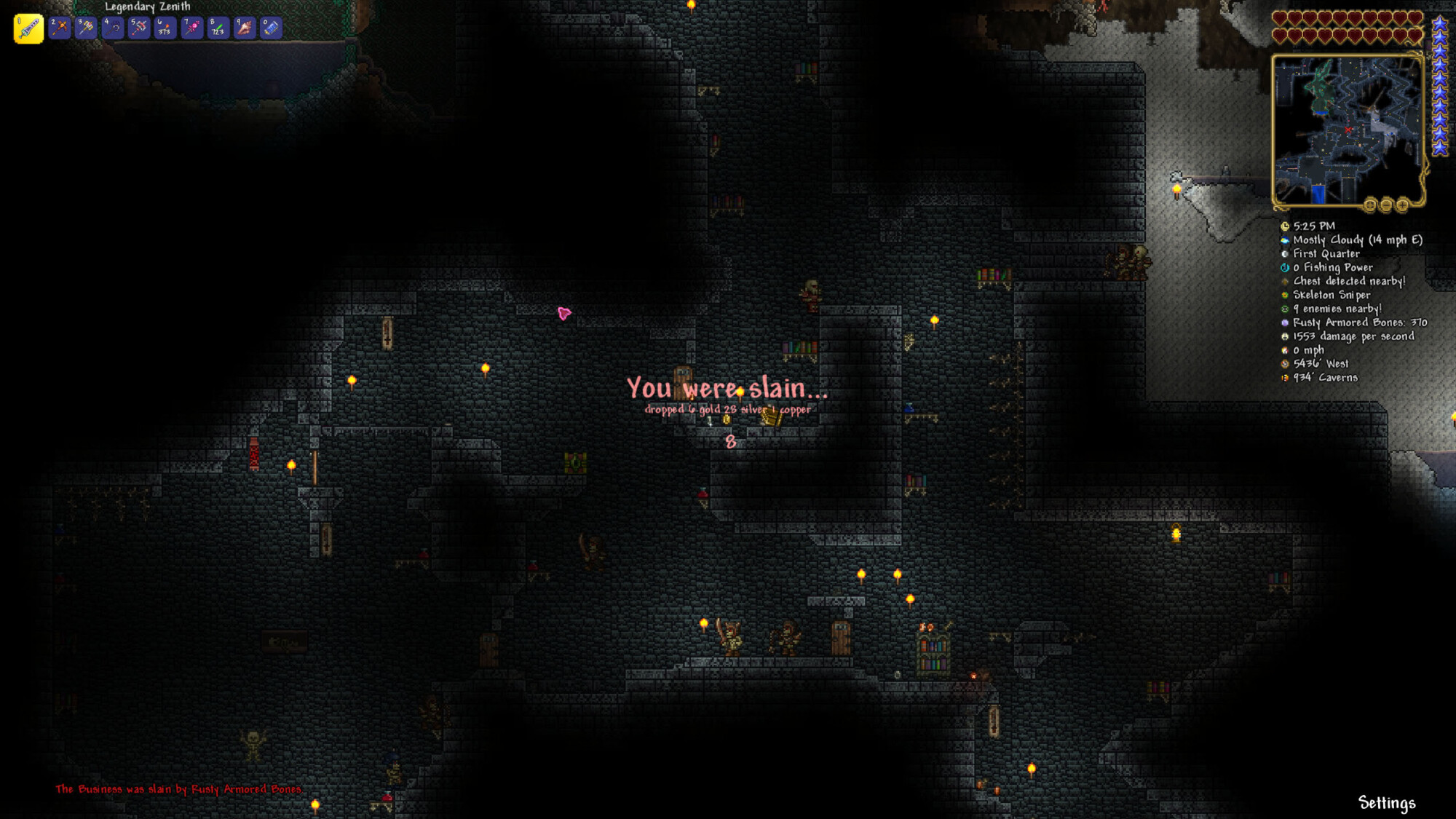Click the enemy radar icon showing 9 enemies
Image resolution: width=1456 pixels, height=819 pixels.
tap(1284, 309)
